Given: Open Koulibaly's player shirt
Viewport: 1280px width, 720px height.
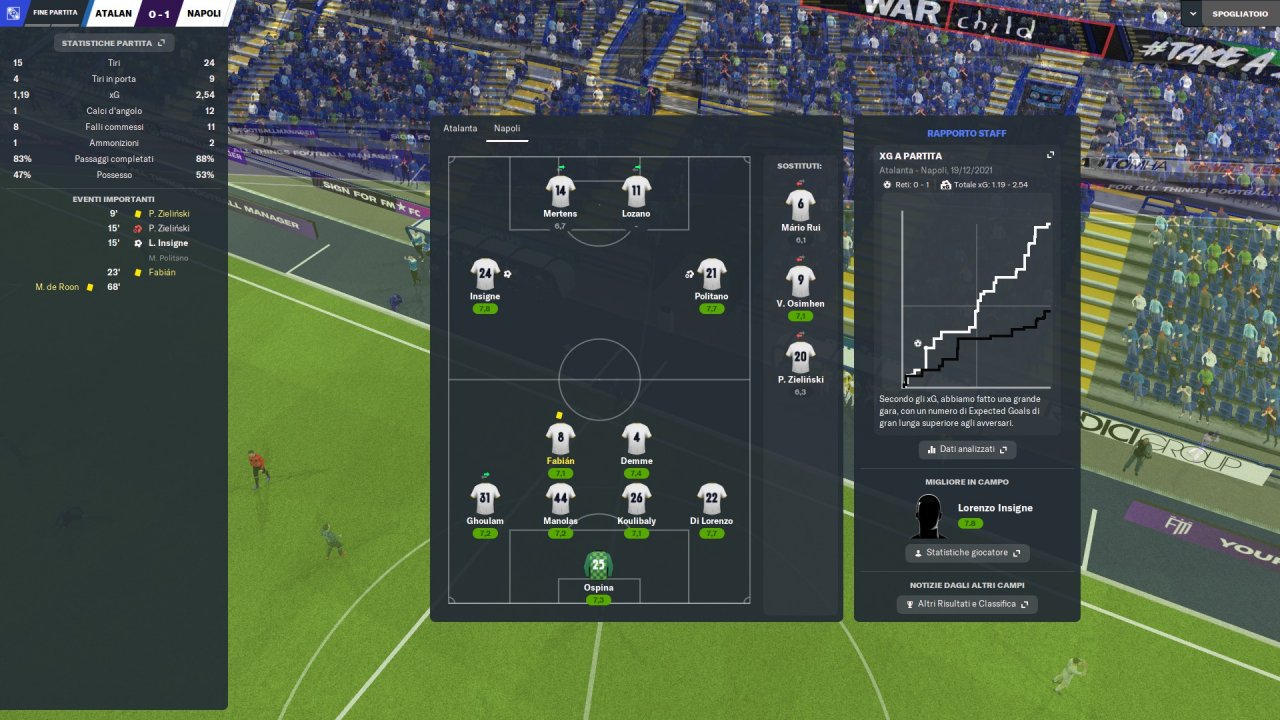Looking at the screenshot, I should (x=636, y=498).
